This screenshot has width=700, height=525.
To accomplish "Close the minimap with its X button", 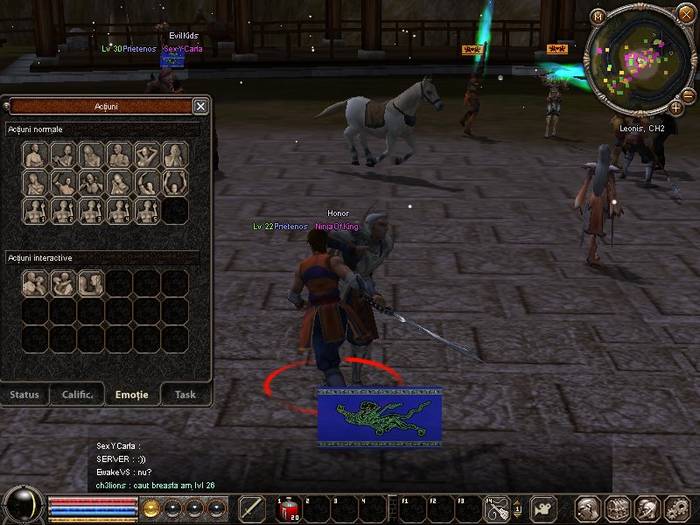I will [685, 14].
